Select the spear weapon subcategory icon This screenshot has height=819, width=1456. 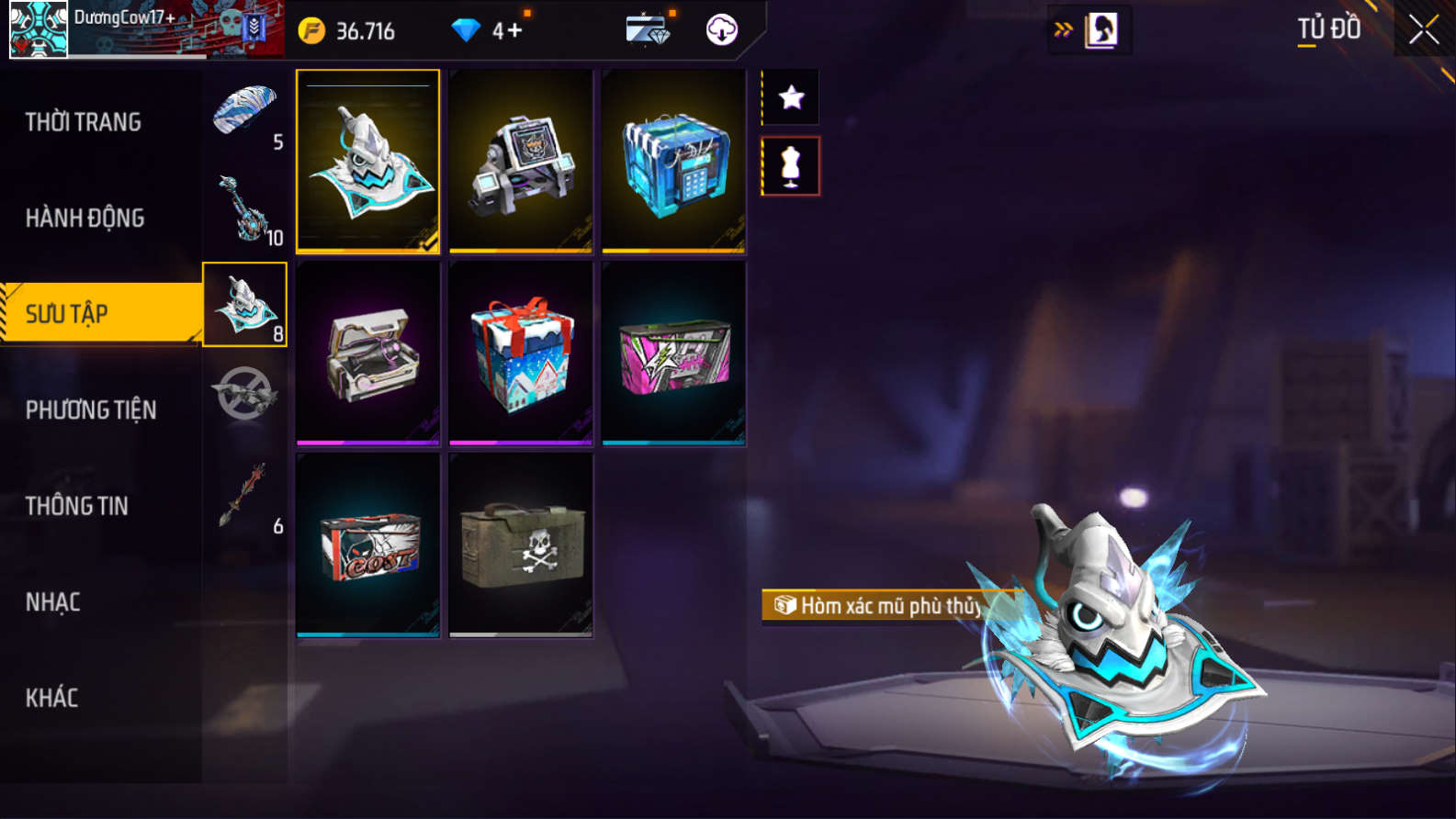click(x=245, y=496)
